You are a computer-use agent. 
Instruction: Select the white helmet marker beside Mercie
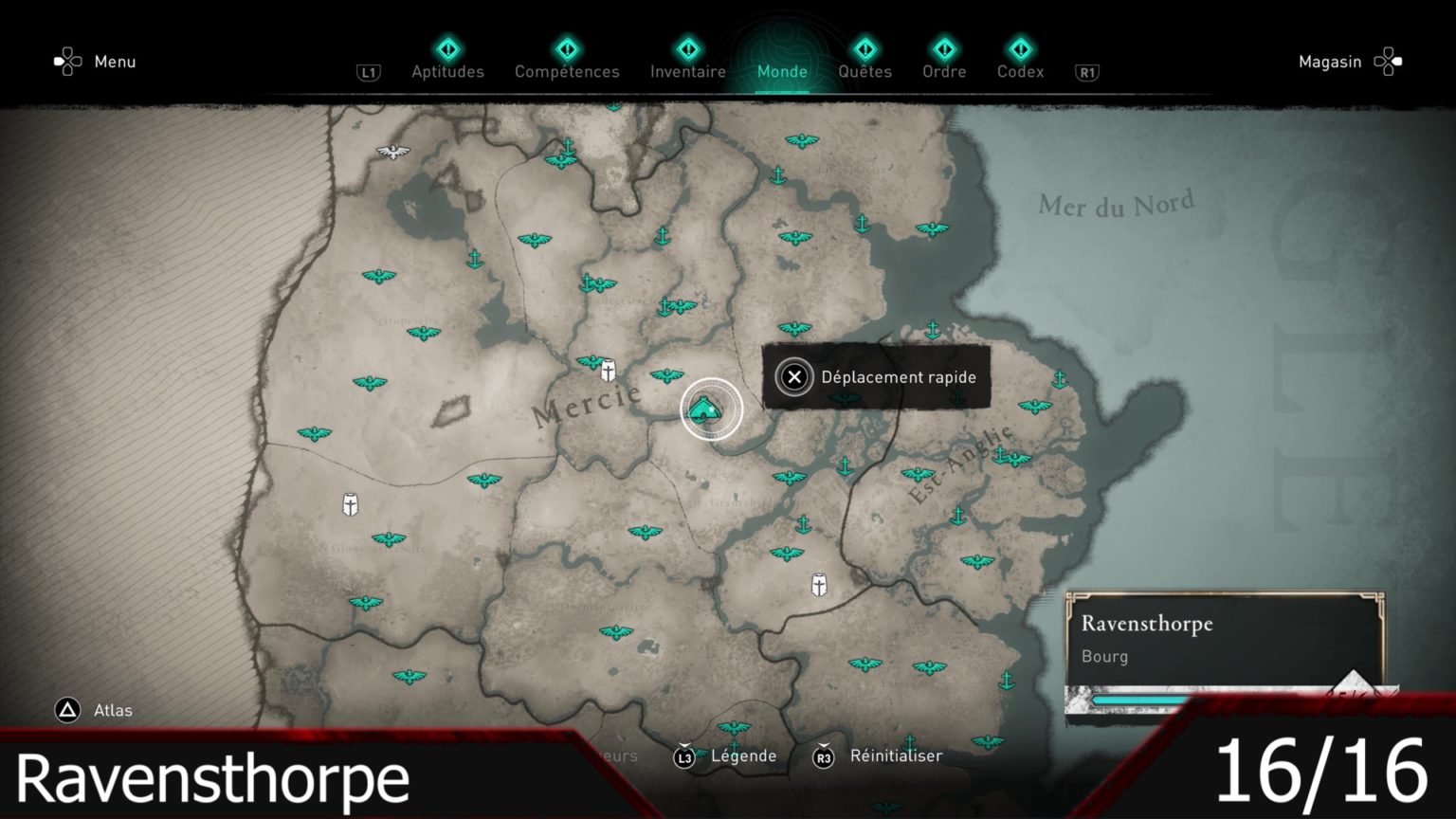608,369
